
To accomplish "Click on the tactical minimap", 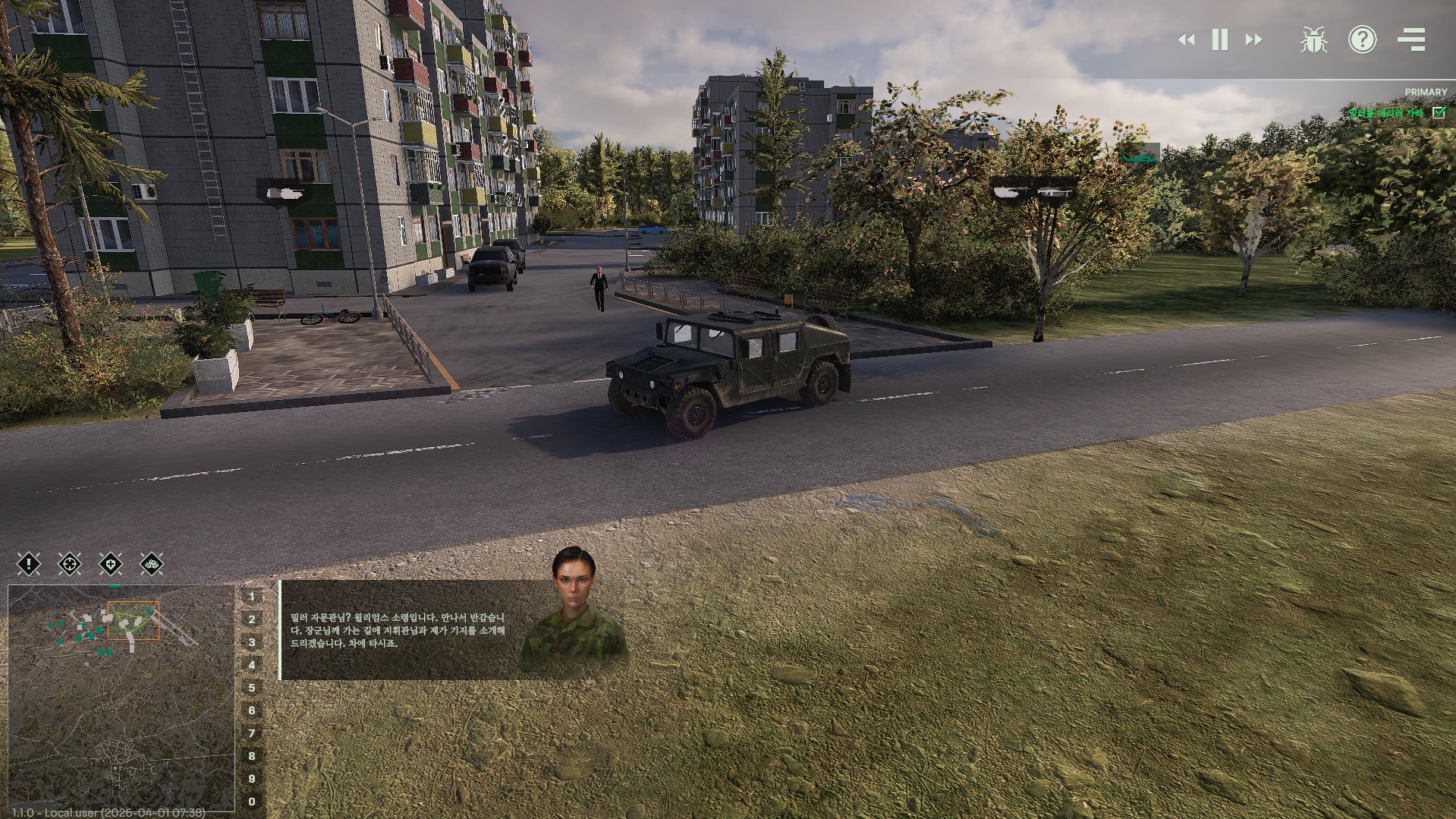I will tap(121, 698).
